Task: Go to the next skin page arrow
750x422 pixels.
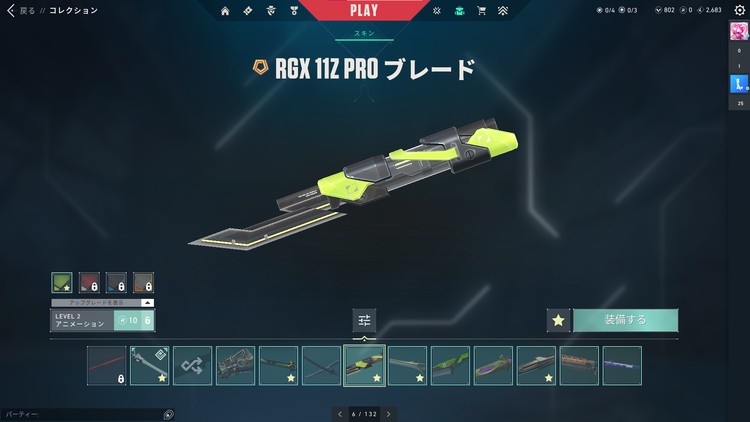Action: point(388,413)
